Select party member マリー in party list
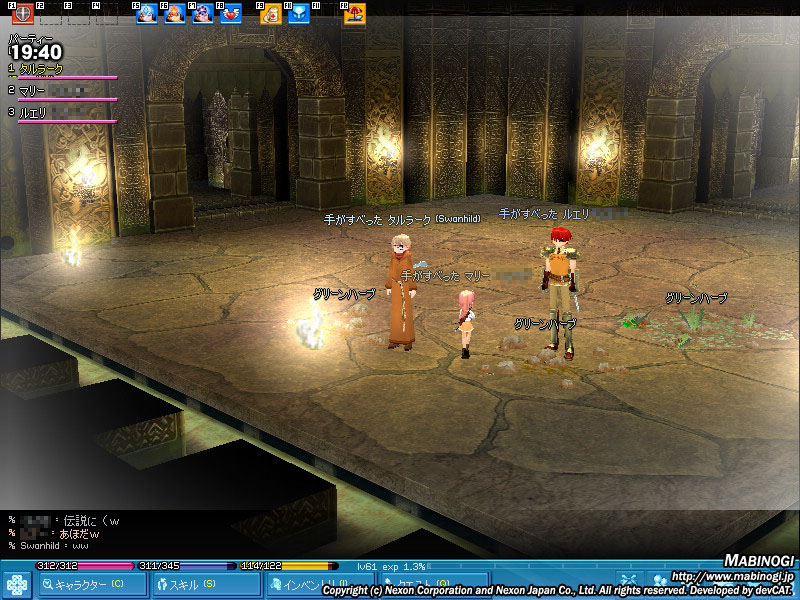This screenshot has height=600, width=800. (33, 91)
